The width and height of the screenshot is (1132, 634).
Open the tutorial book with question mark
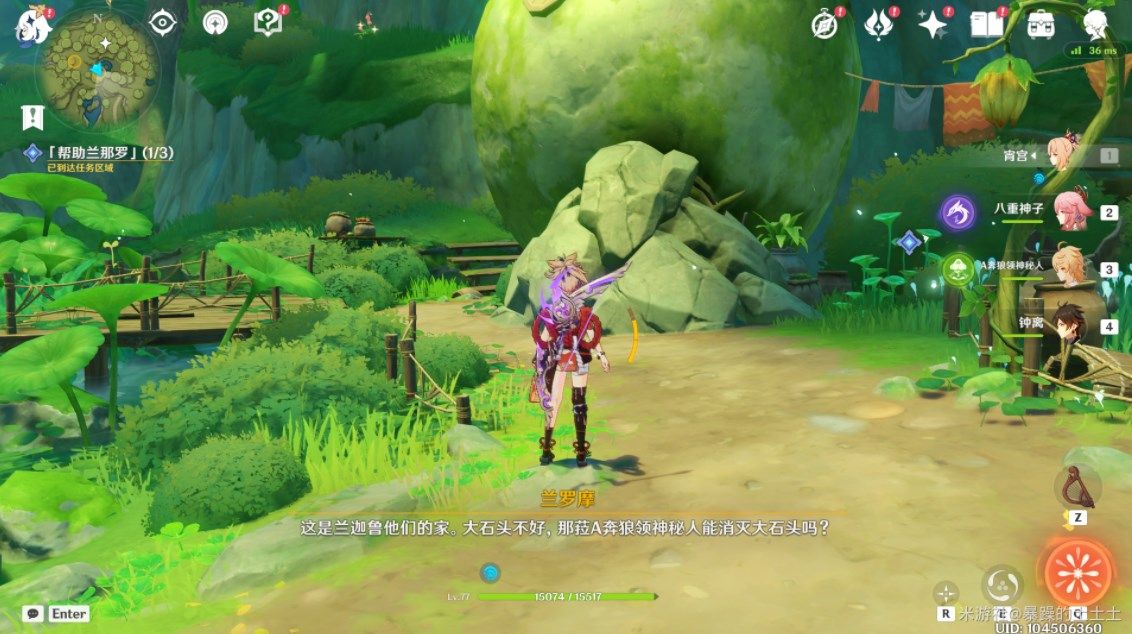click(x=268, y=22)
